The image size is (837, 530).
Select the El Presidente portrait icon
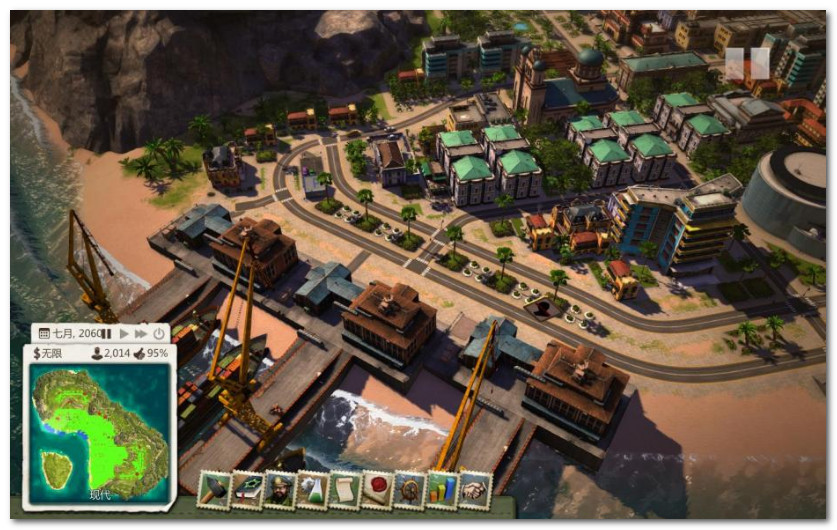[280, 489]
